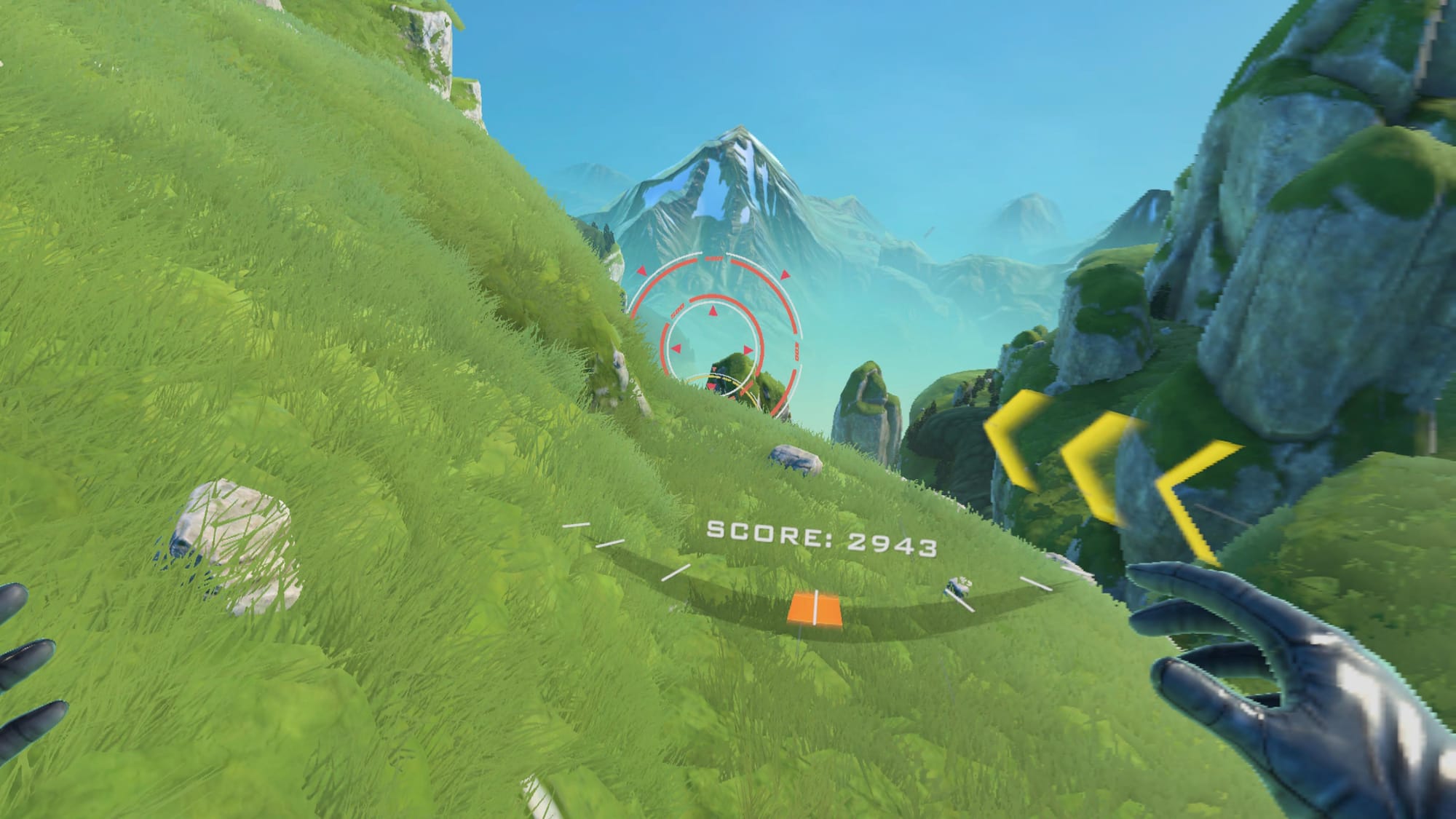Click the orange marker on the curved tracker

[815, 609]
